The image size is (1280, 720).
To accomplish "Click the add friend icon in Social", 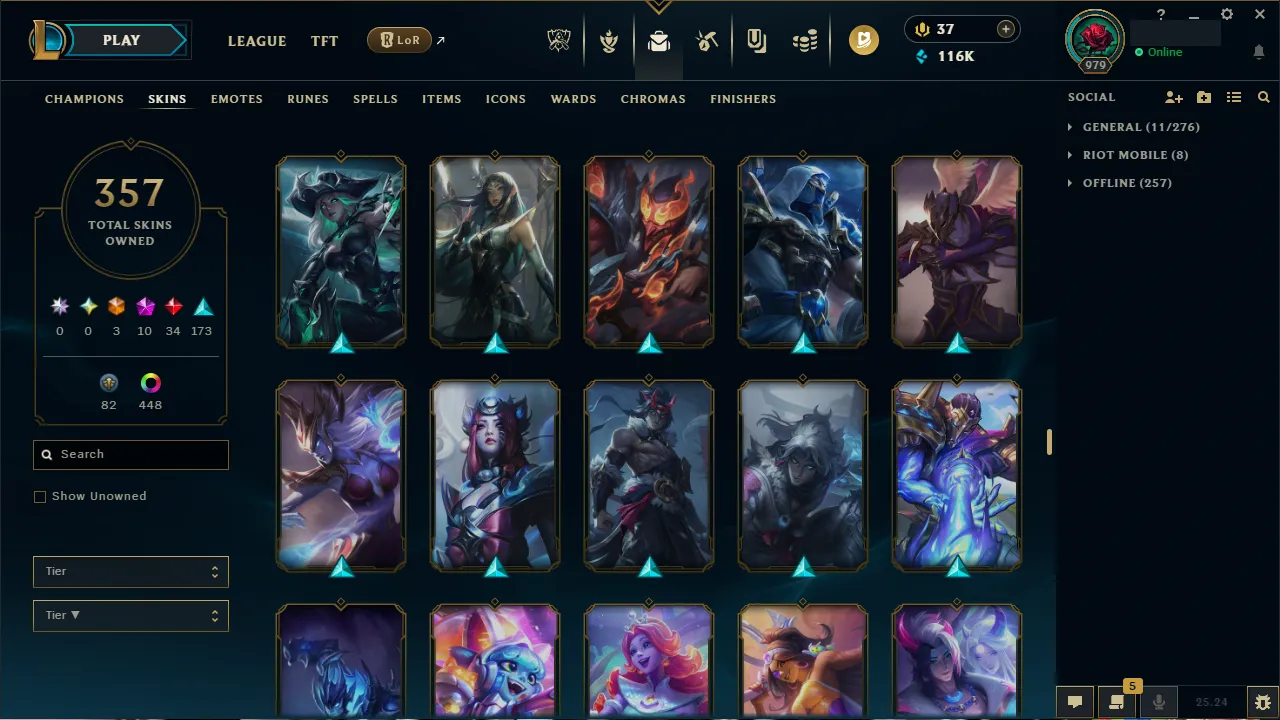I will pos(1173,97).
